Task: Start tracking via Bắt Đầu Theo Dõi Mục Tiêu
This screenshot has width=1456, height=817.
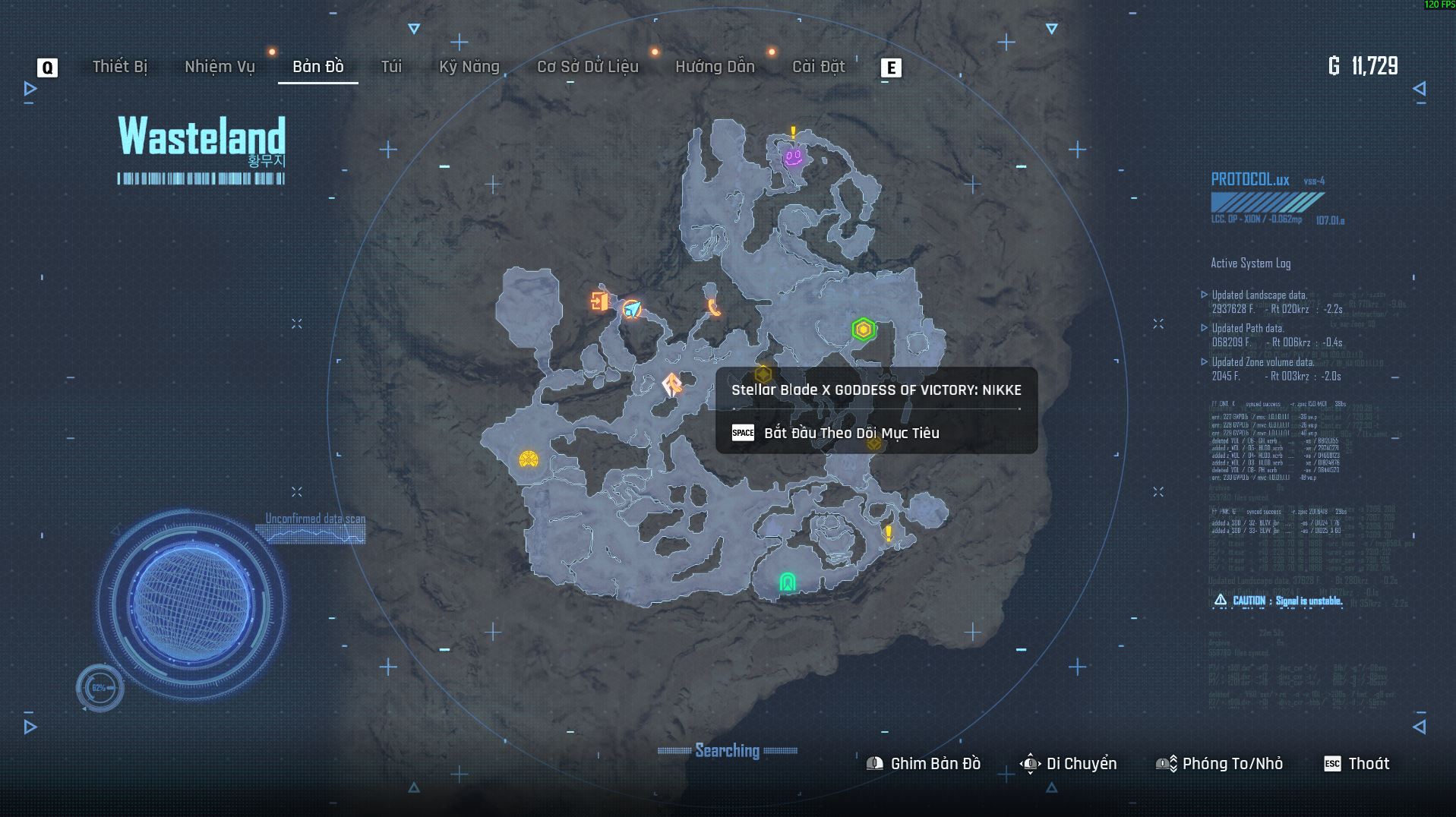Action: coord(851,433)
